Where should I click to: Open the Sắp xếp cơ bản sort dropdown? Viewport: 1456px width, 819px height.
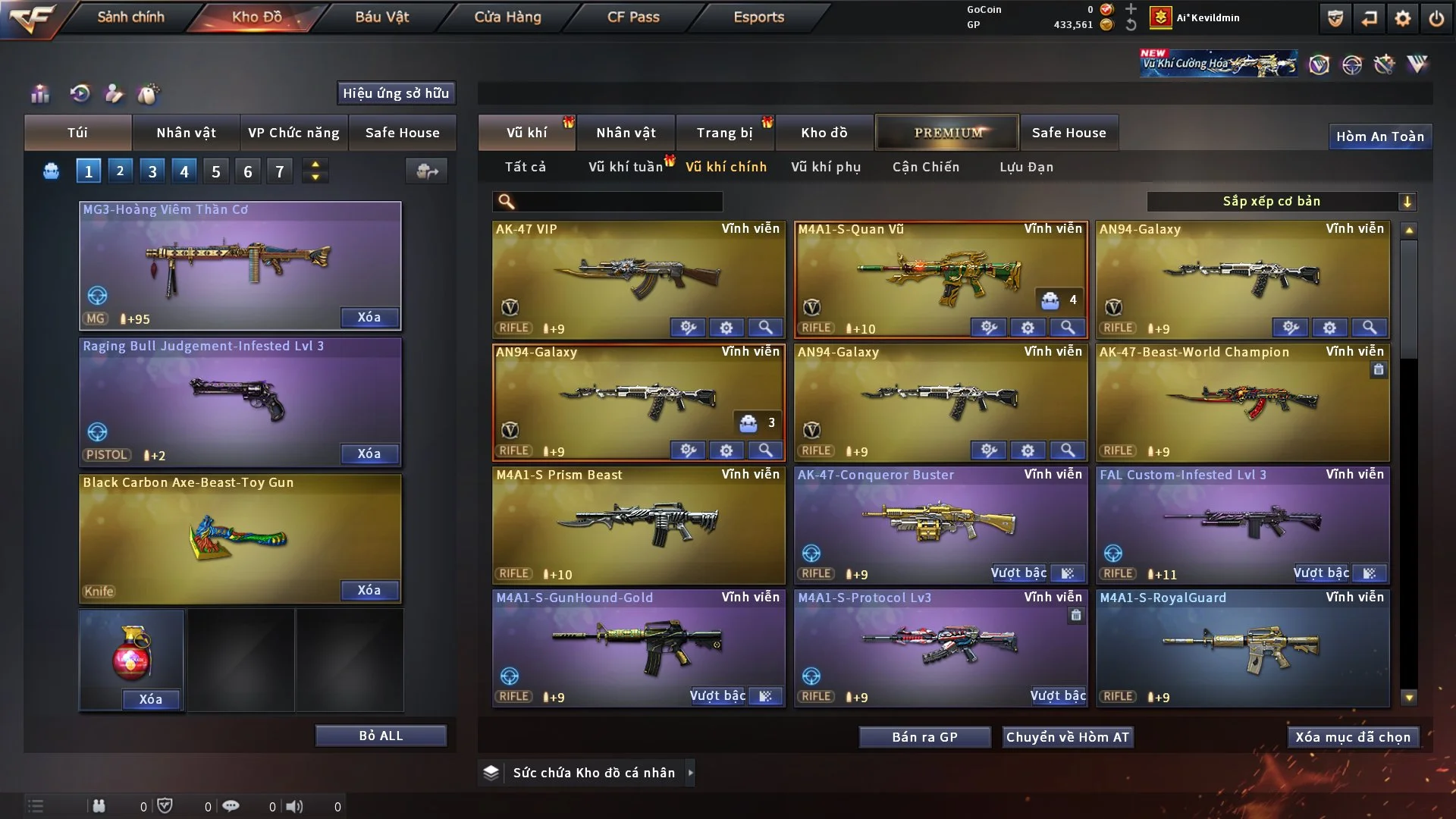click(x=1281, y=201)
